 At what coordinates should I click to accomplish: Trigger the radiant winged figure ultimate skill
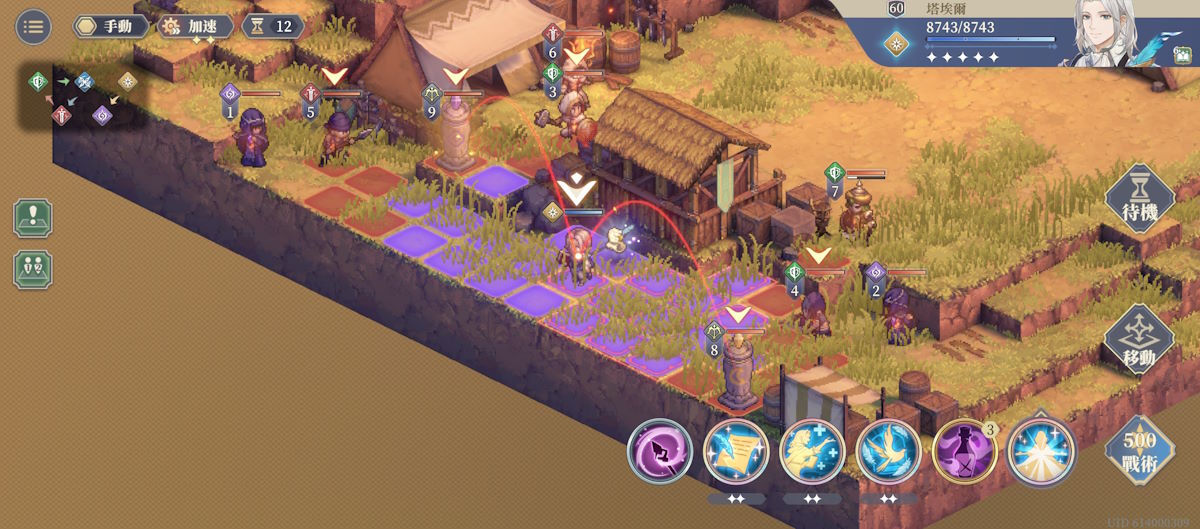pyautogui.click(x=1040, y=452)
